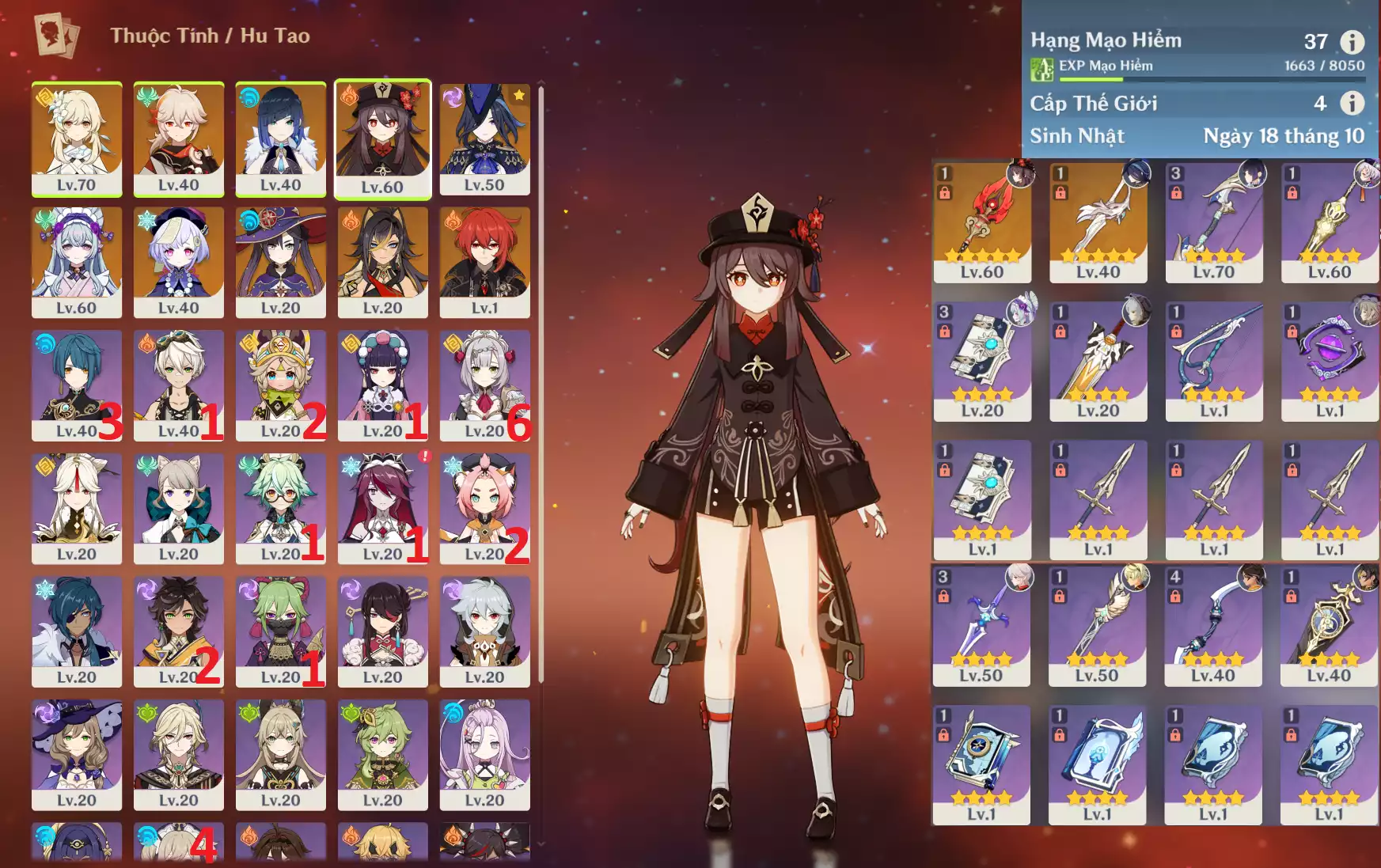The height and width of the screenshot is (868, 1381).
Task: Select Mona's Lv.20 character card
Action: pos(281,262)
